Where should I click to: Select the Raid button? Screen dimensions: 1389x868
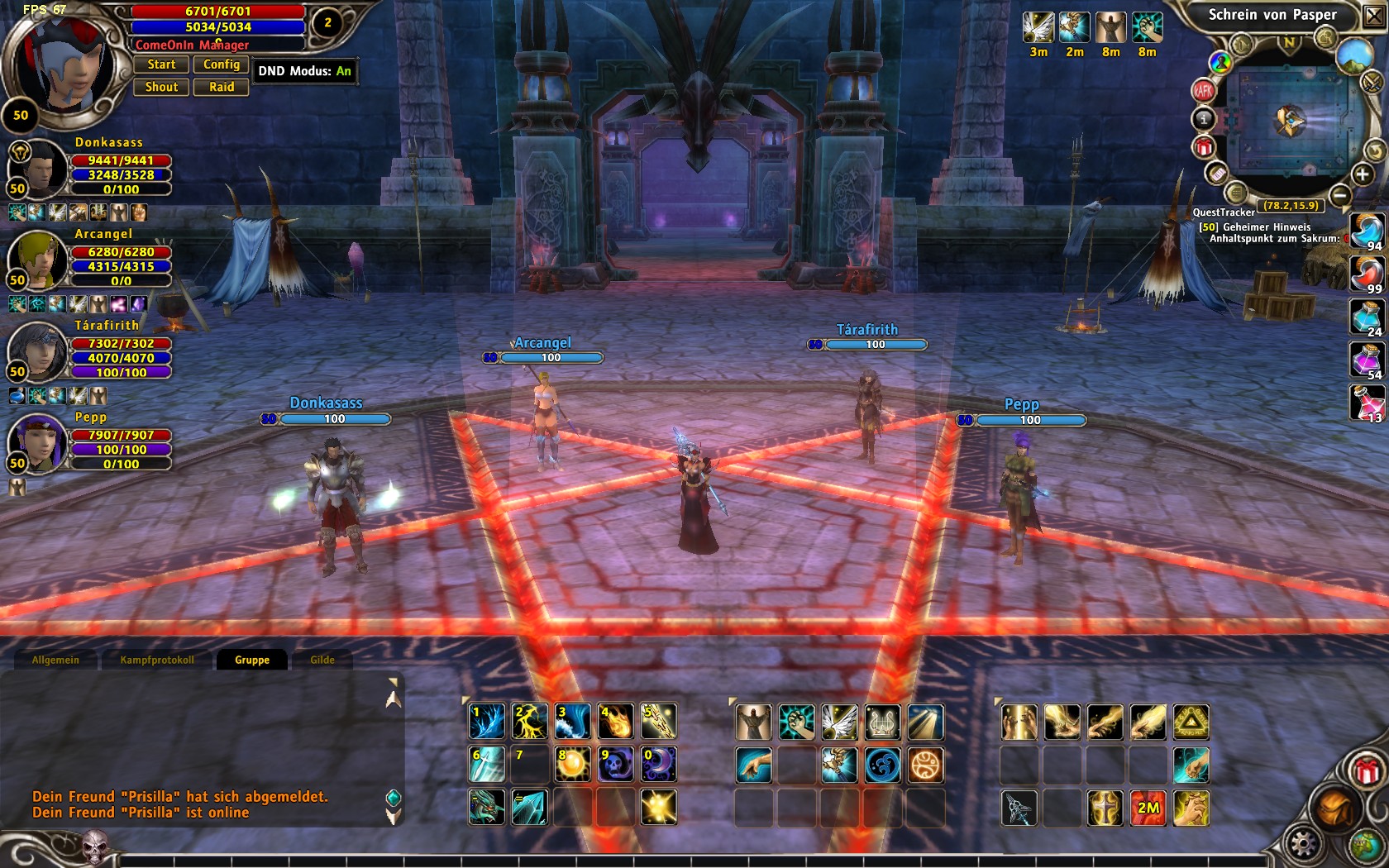[x=221, y=87]
